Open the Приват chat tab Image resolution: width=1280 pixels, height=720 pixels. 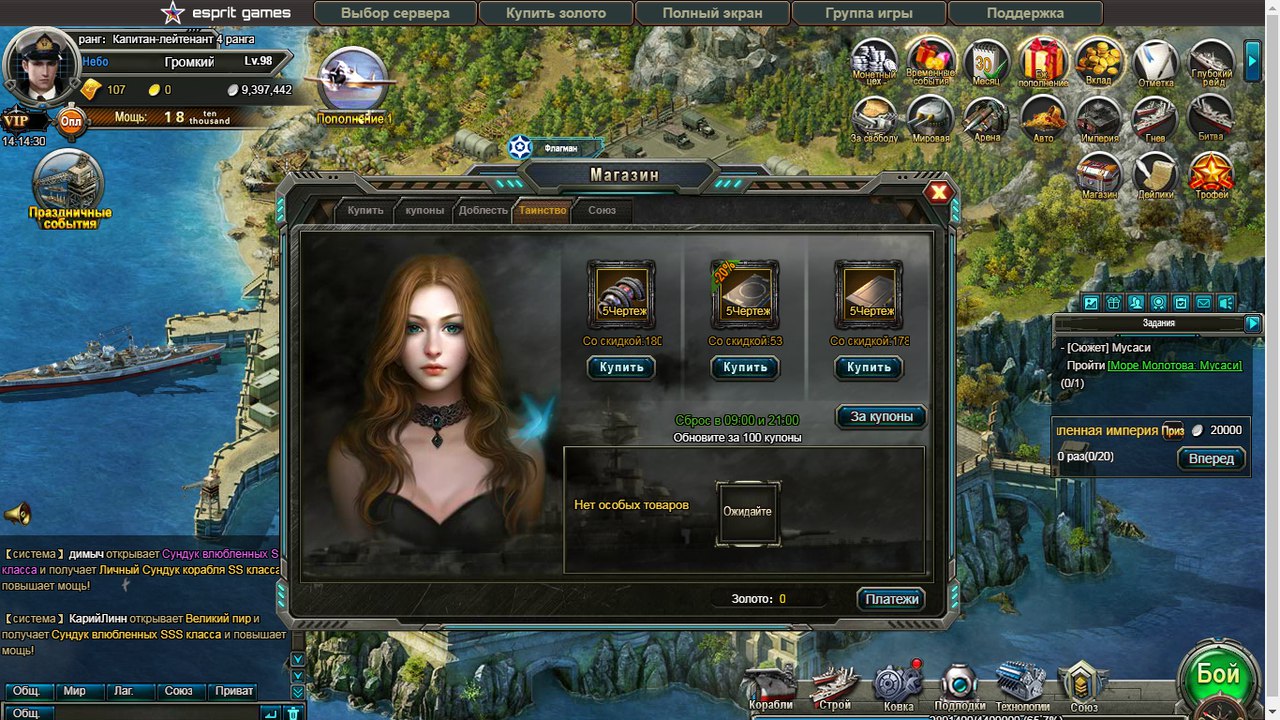click(234, 691)
